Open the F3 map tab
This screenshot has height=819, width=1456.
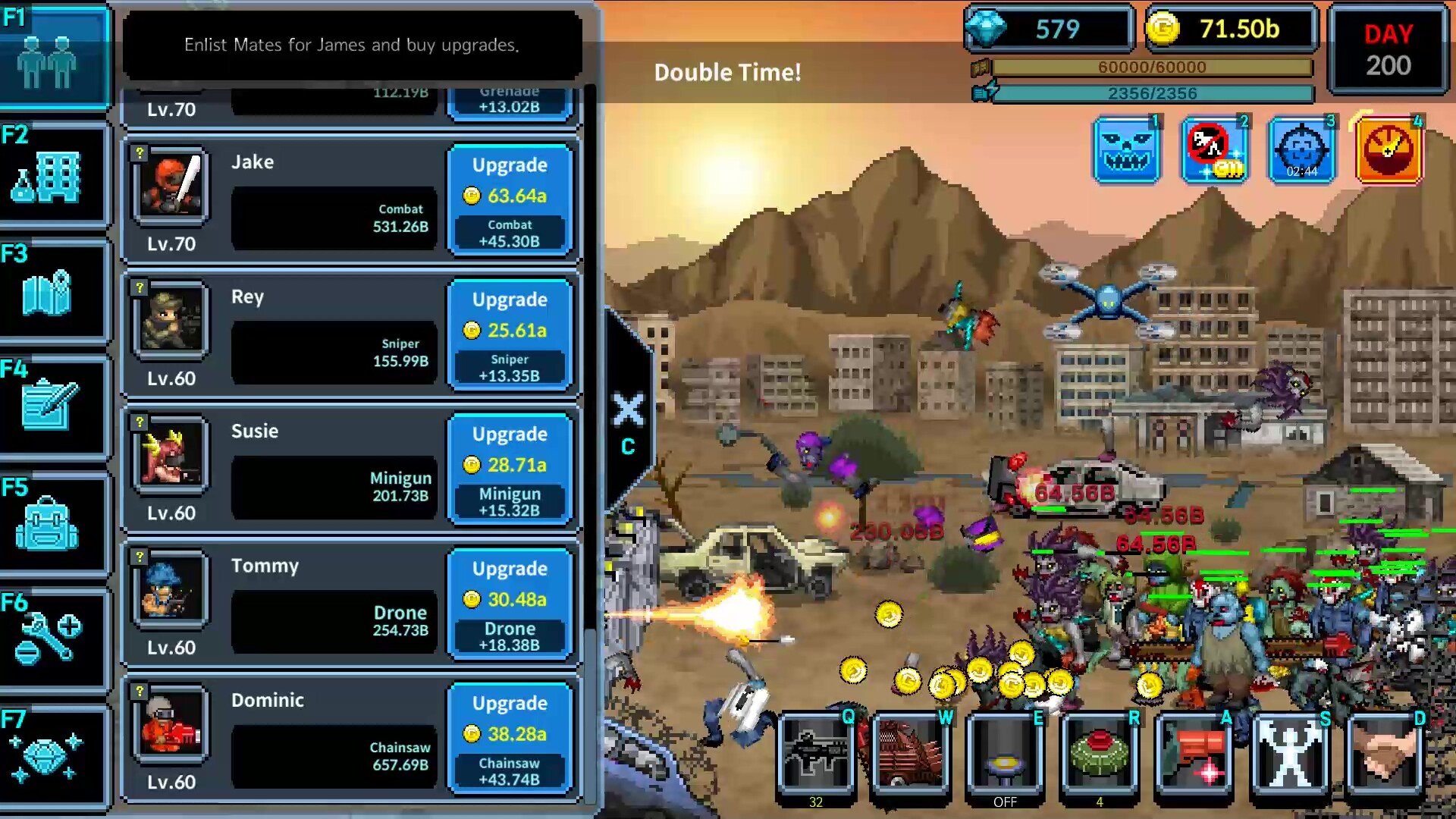(x=53, y=290)
